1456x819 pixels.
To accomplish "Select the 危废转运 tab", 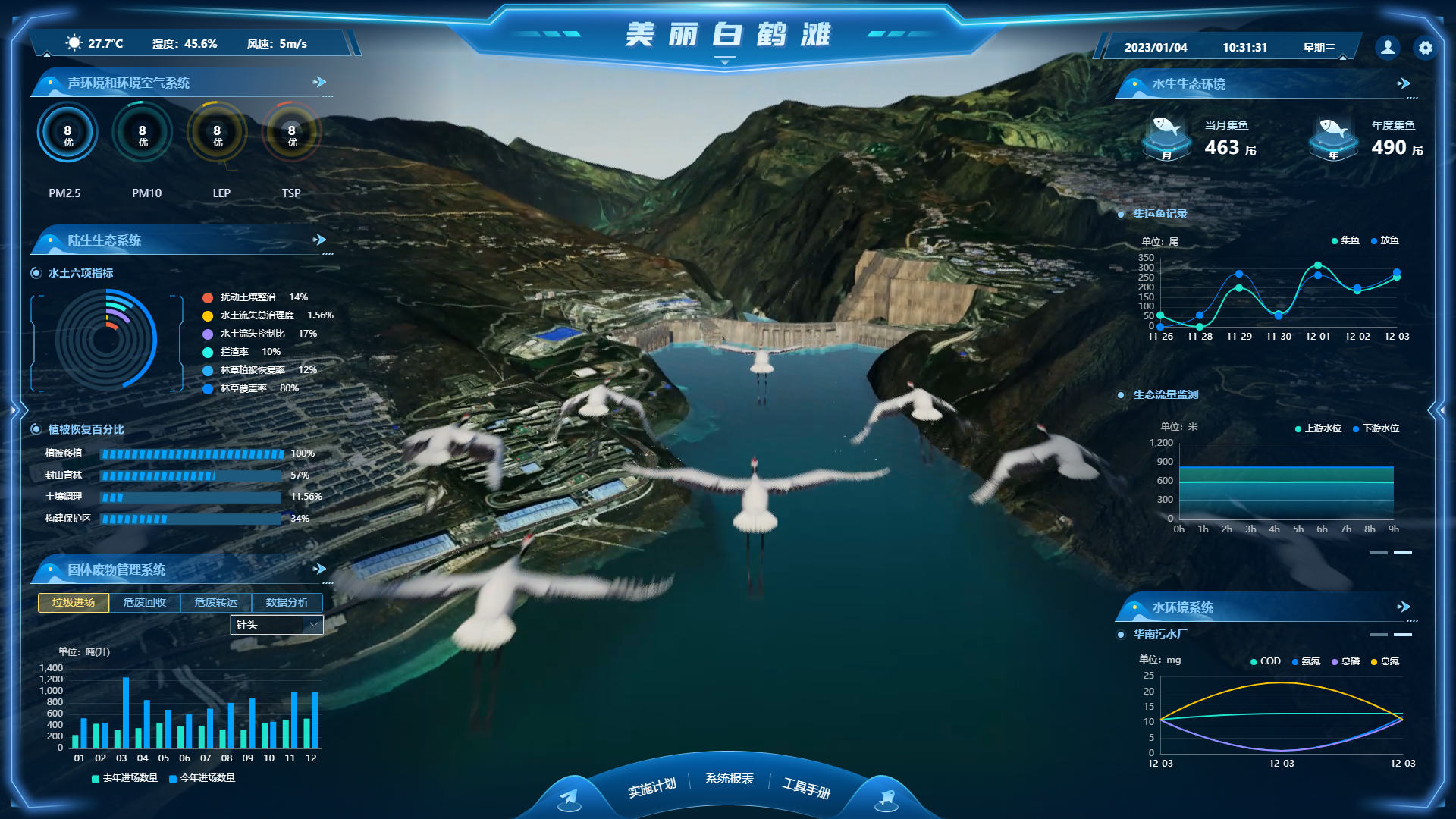I will [x=216, y=602].
